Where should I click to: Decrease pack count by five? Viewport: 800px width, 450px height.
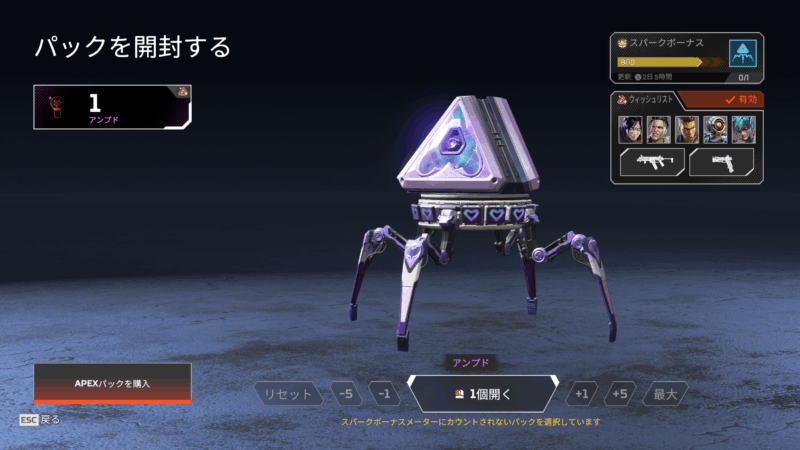(x=345, y=394)
